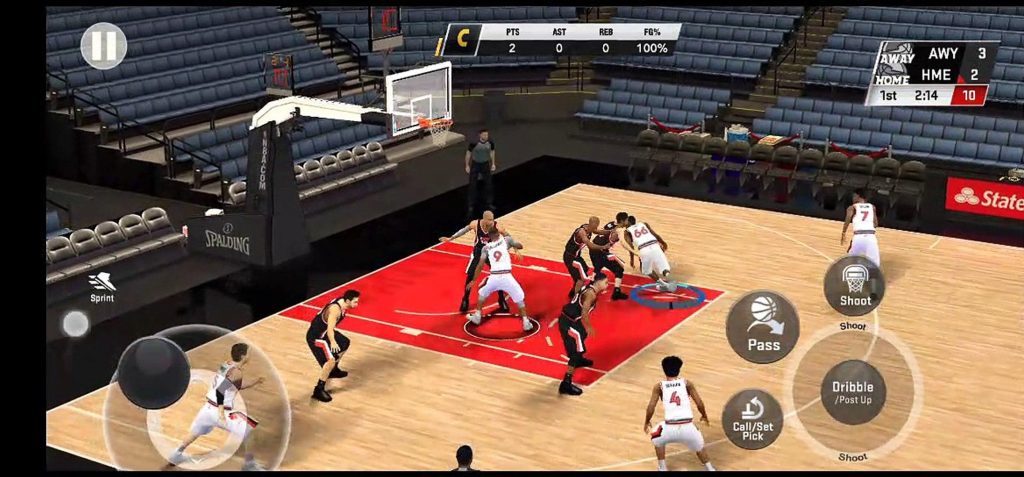Activate the Sprint icon
This screenshot has height=477, width=1024.
pos(101,285)
